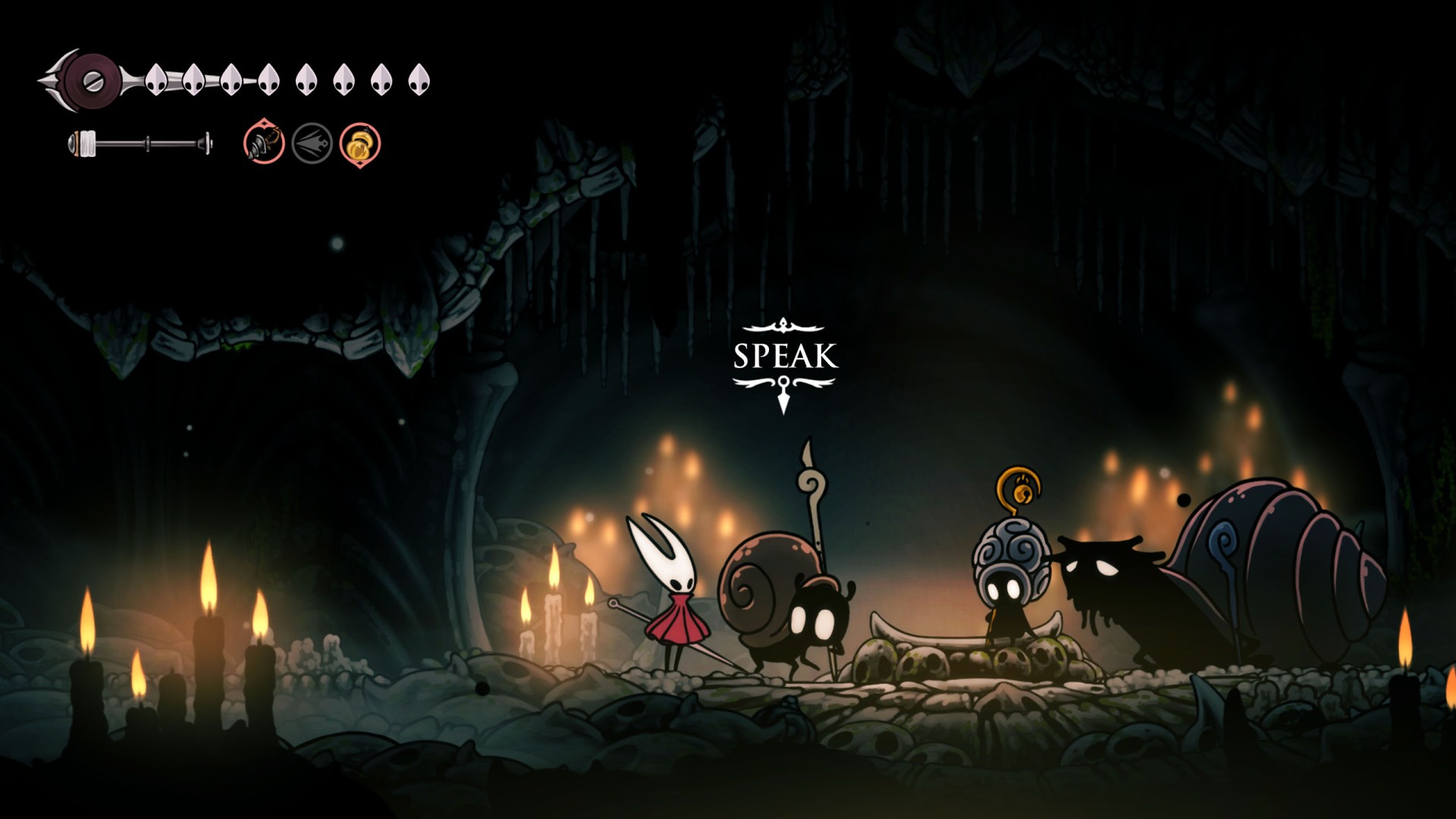The image size is (1456, 819).
Task: Select the greyed-out dart tool icon
Action: click(312, 143)
